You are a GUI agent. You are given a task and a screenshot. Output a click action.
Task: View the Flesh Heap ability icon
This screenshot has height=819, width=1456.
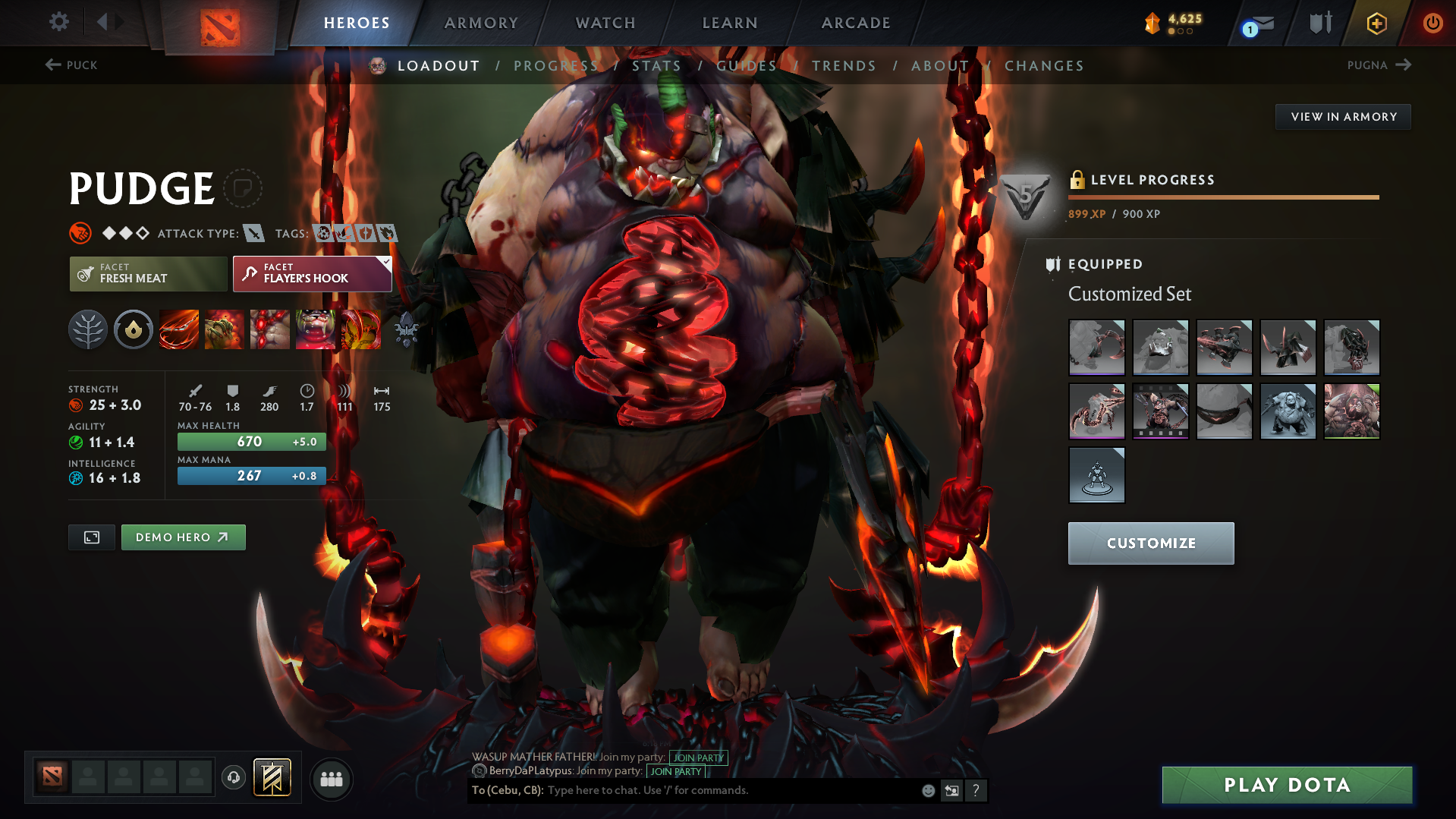[270, 329]
